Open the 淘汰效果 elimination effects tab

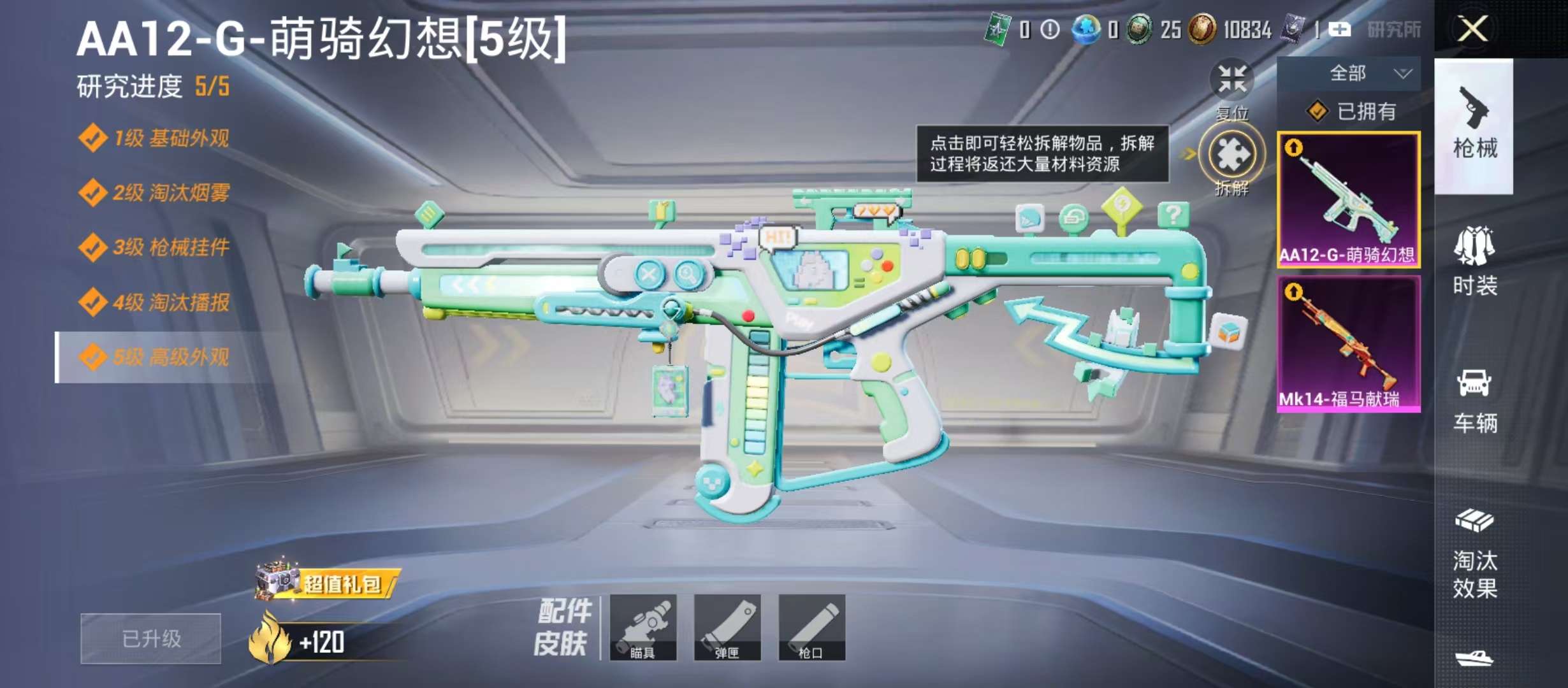1474,554
